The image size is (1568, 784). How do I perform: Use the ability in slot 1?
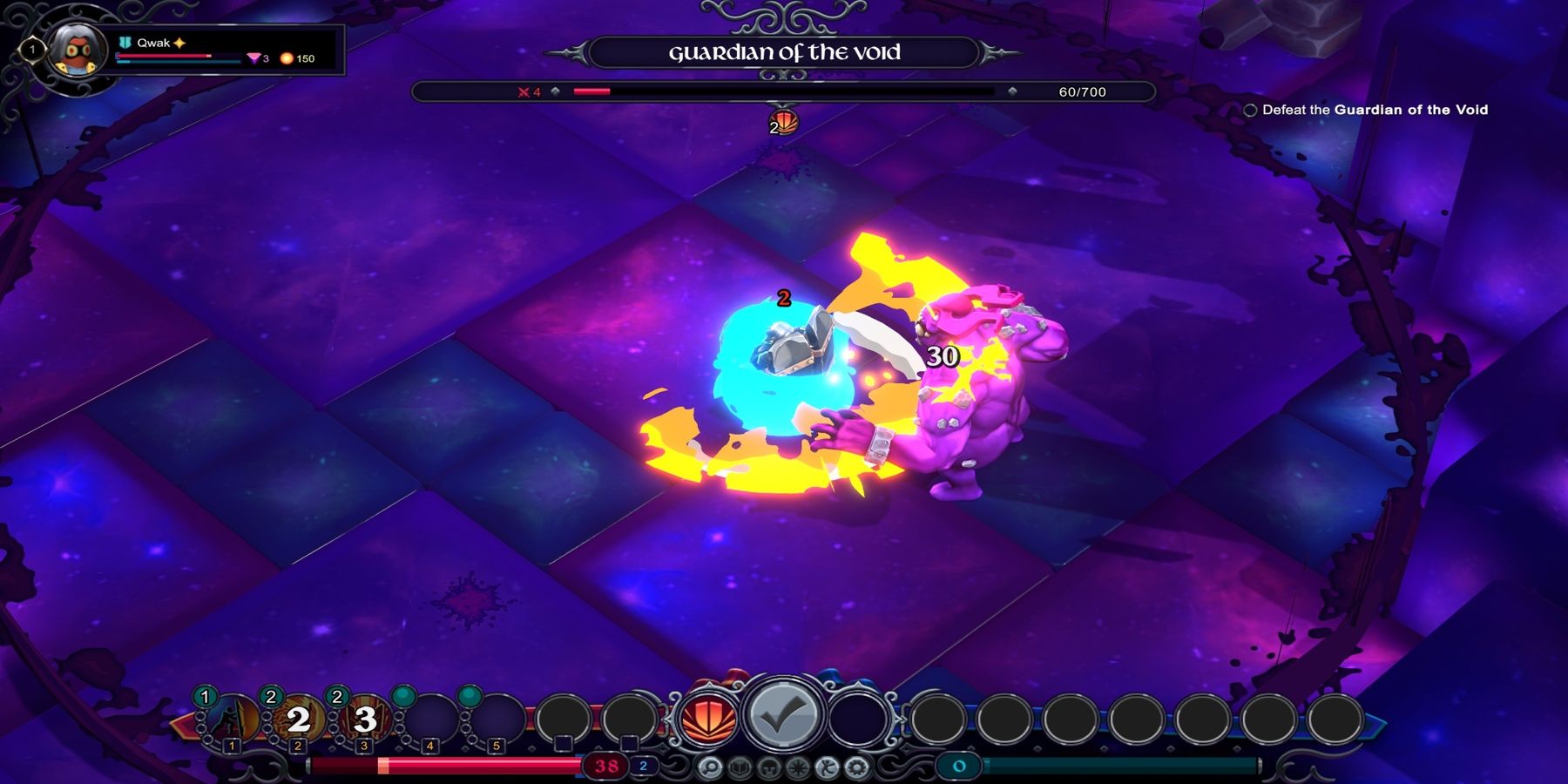point(233,721)
